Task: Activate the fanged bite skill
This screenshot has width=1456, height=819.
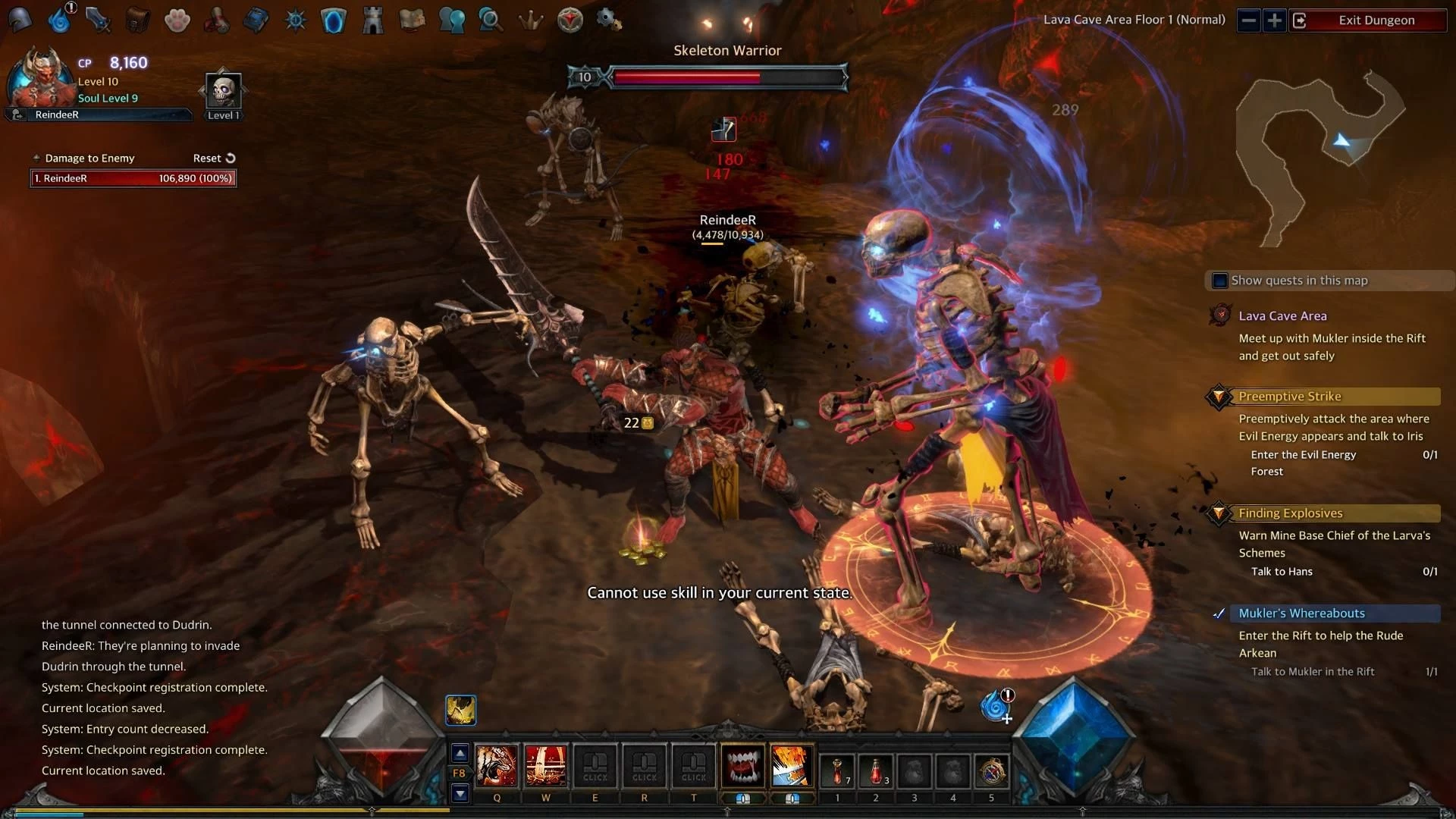Action: click(x=742, y=766)
